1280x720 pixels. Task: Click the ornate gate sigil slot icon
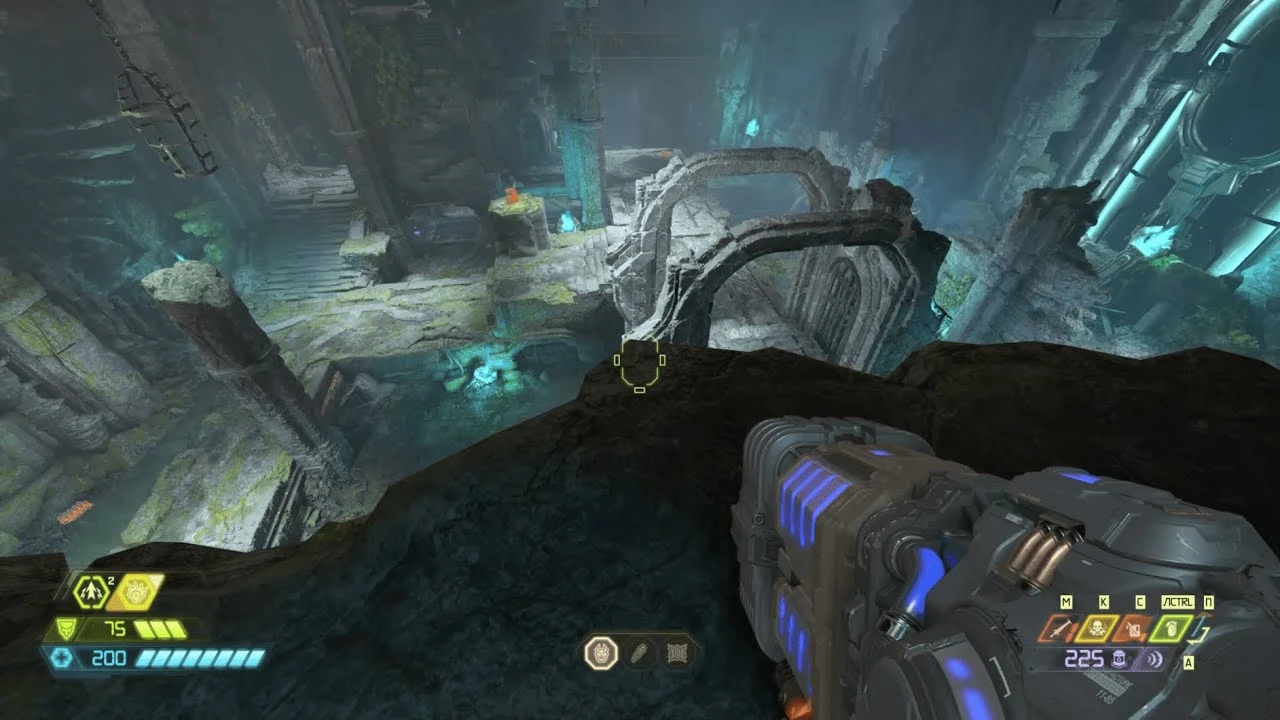(x=677, y=652)
